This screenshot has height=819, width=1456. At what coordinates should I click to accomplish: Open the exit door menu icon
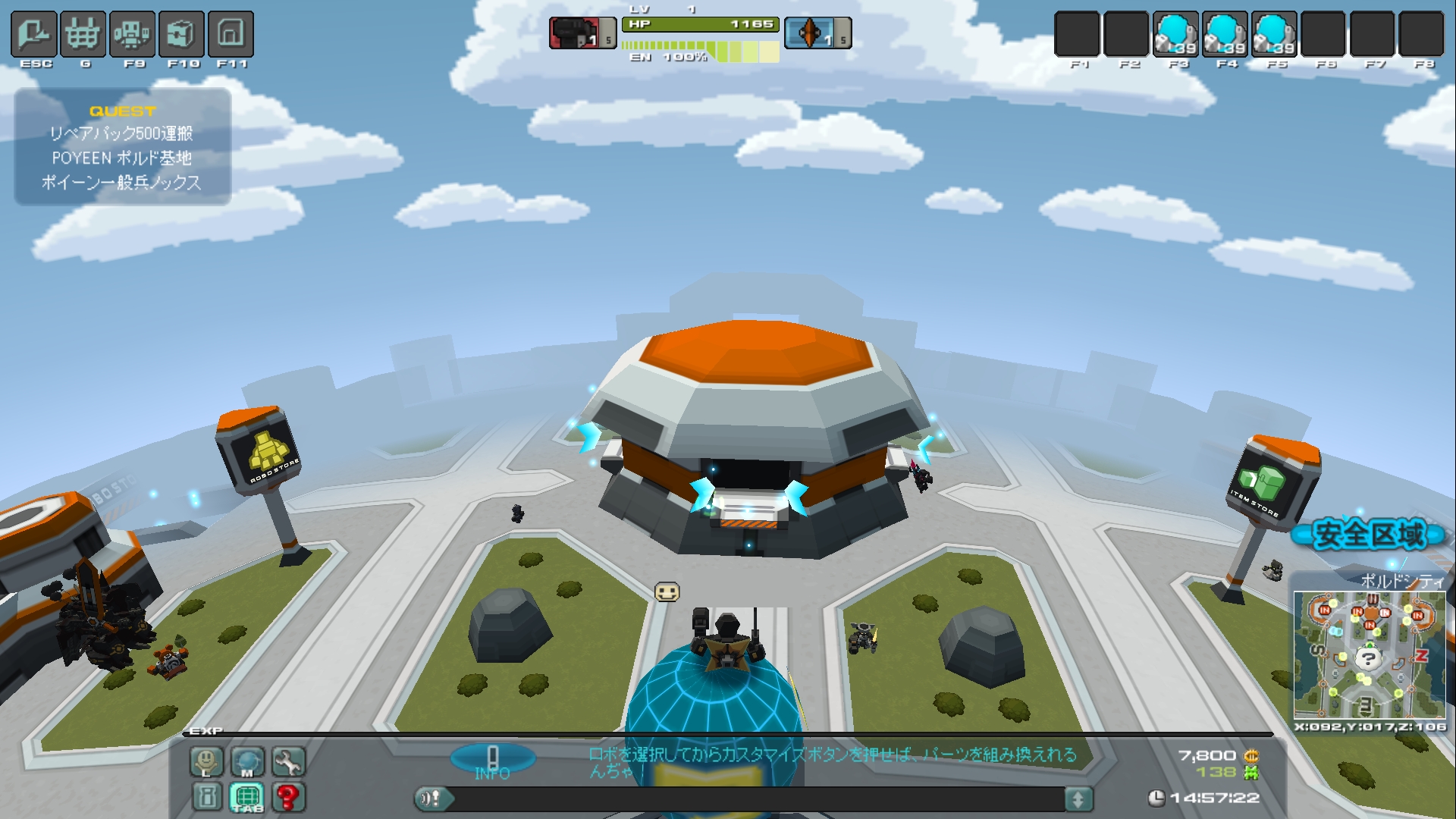coord(34,34)
